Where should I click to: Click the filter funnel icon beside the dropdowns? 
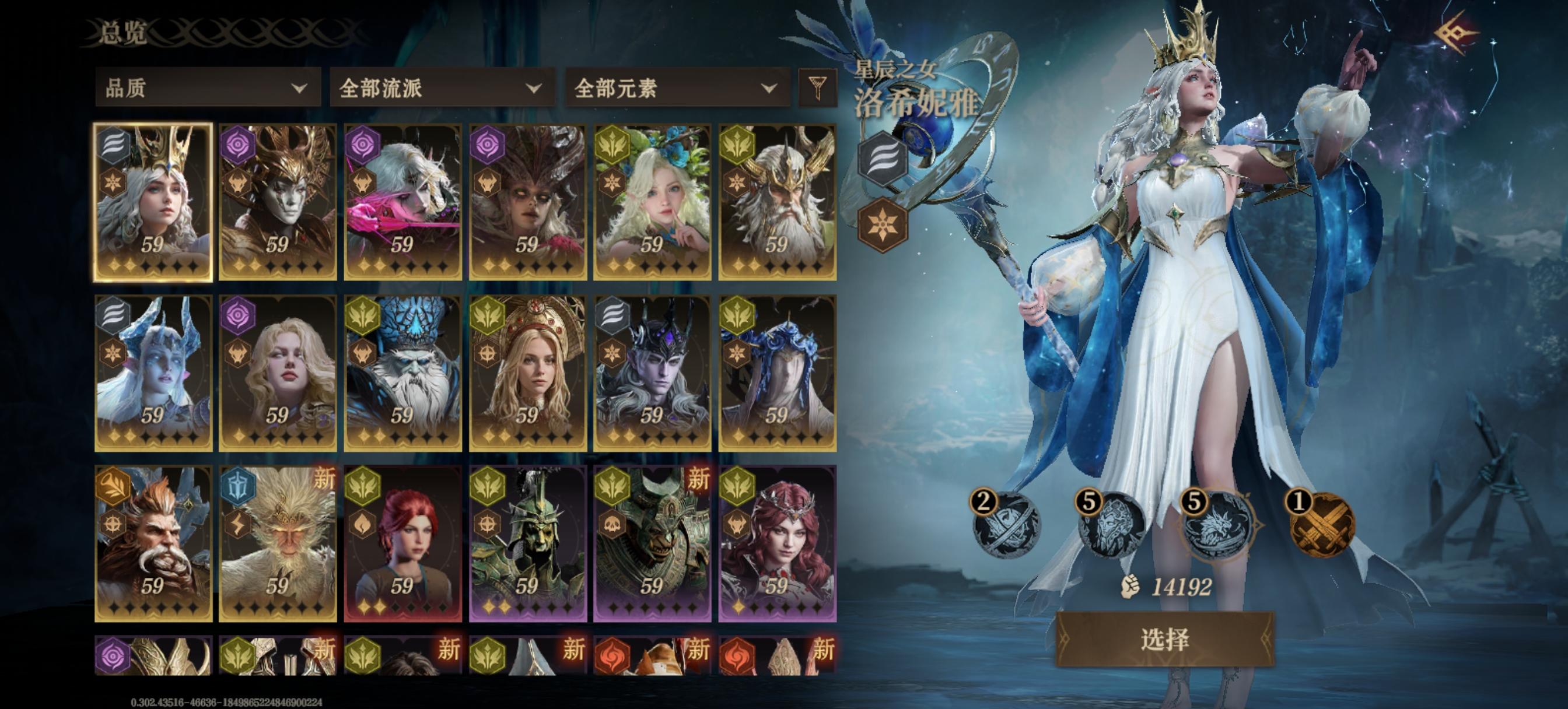(x=818, y=90)
